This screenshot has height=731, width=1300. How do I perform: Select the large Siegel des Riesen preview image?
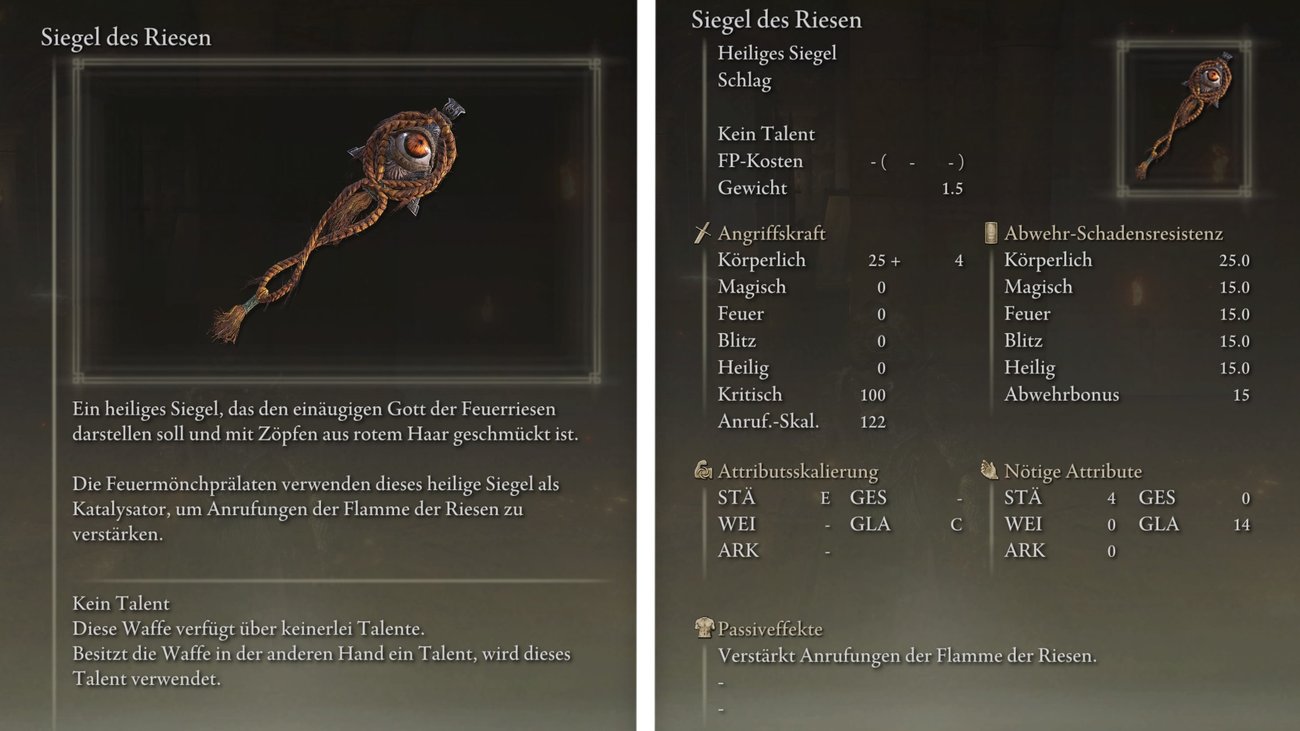tap(337, 220)
